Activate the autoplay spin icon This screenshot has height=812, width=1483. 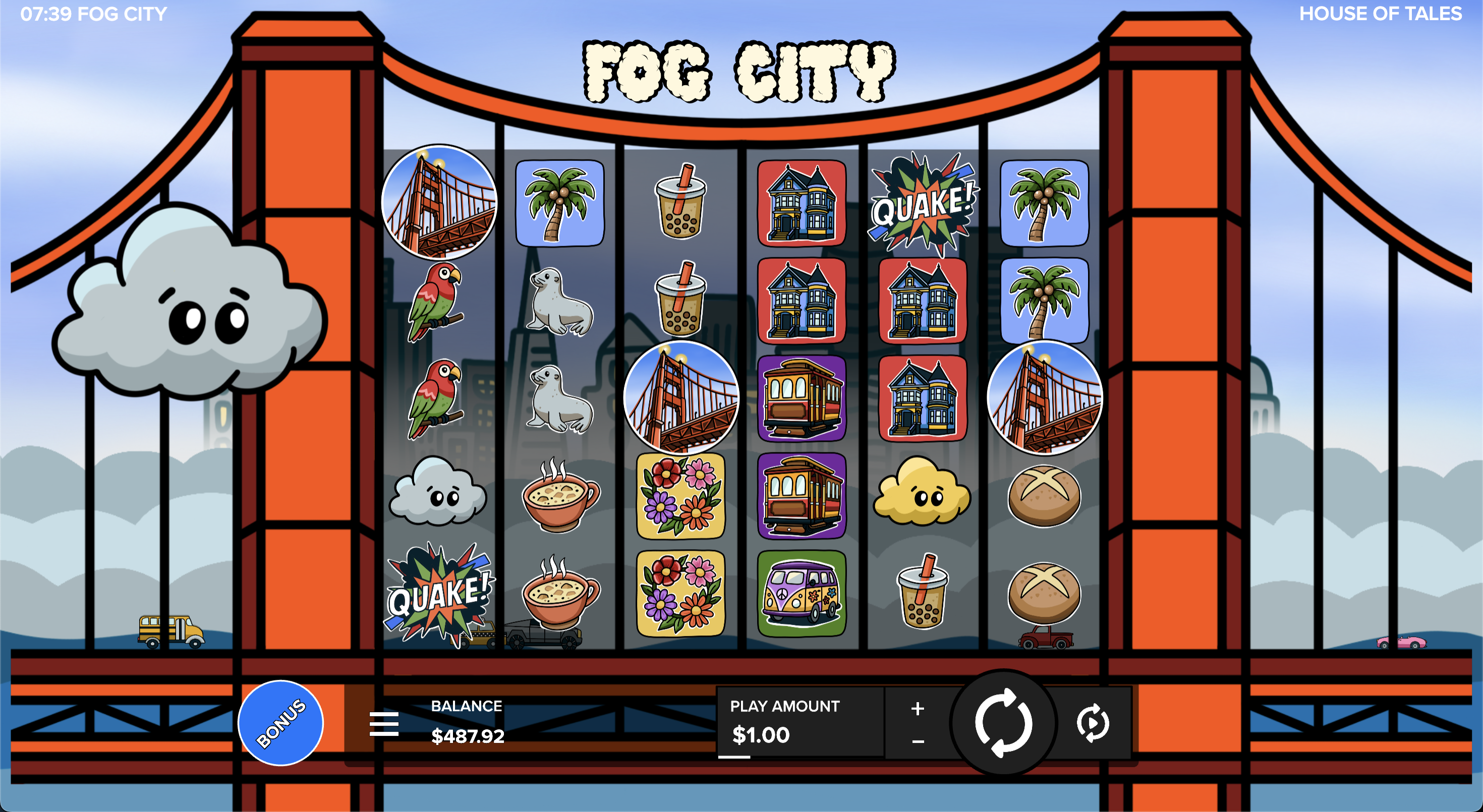click(1093, 723)
